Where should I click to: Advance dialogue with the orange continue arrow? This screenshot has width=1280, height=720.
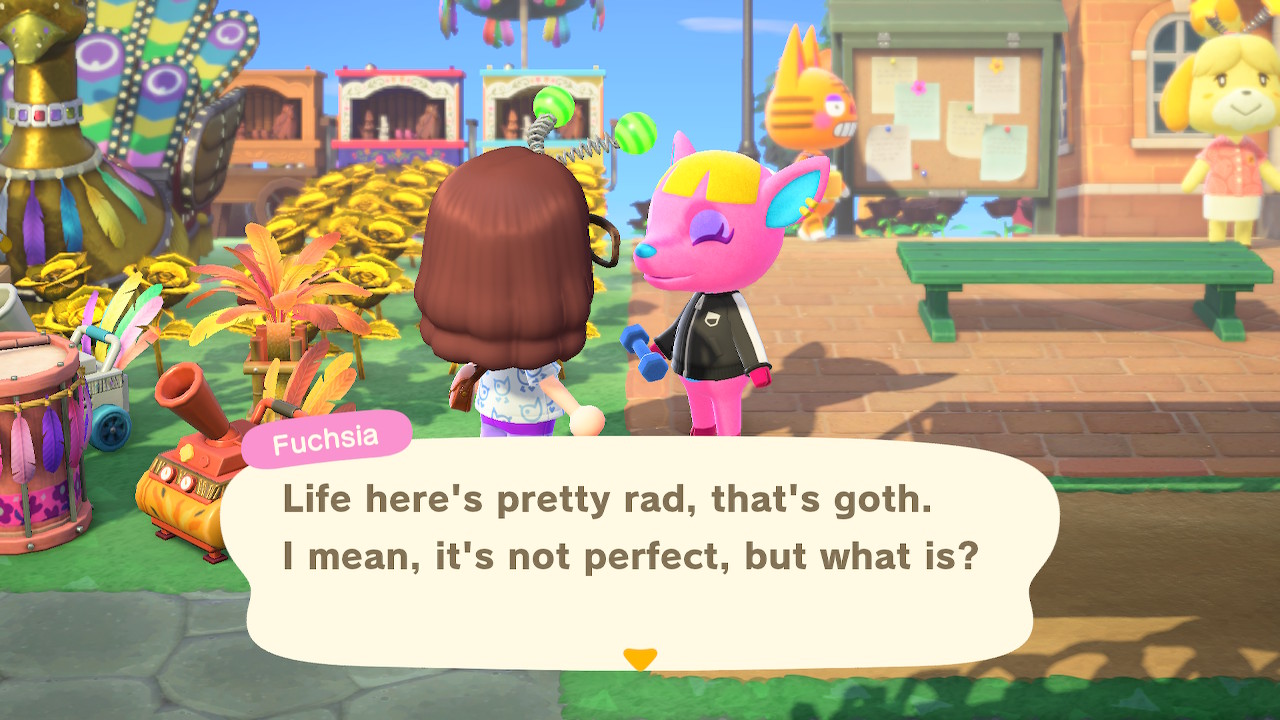tap(639, 659)
